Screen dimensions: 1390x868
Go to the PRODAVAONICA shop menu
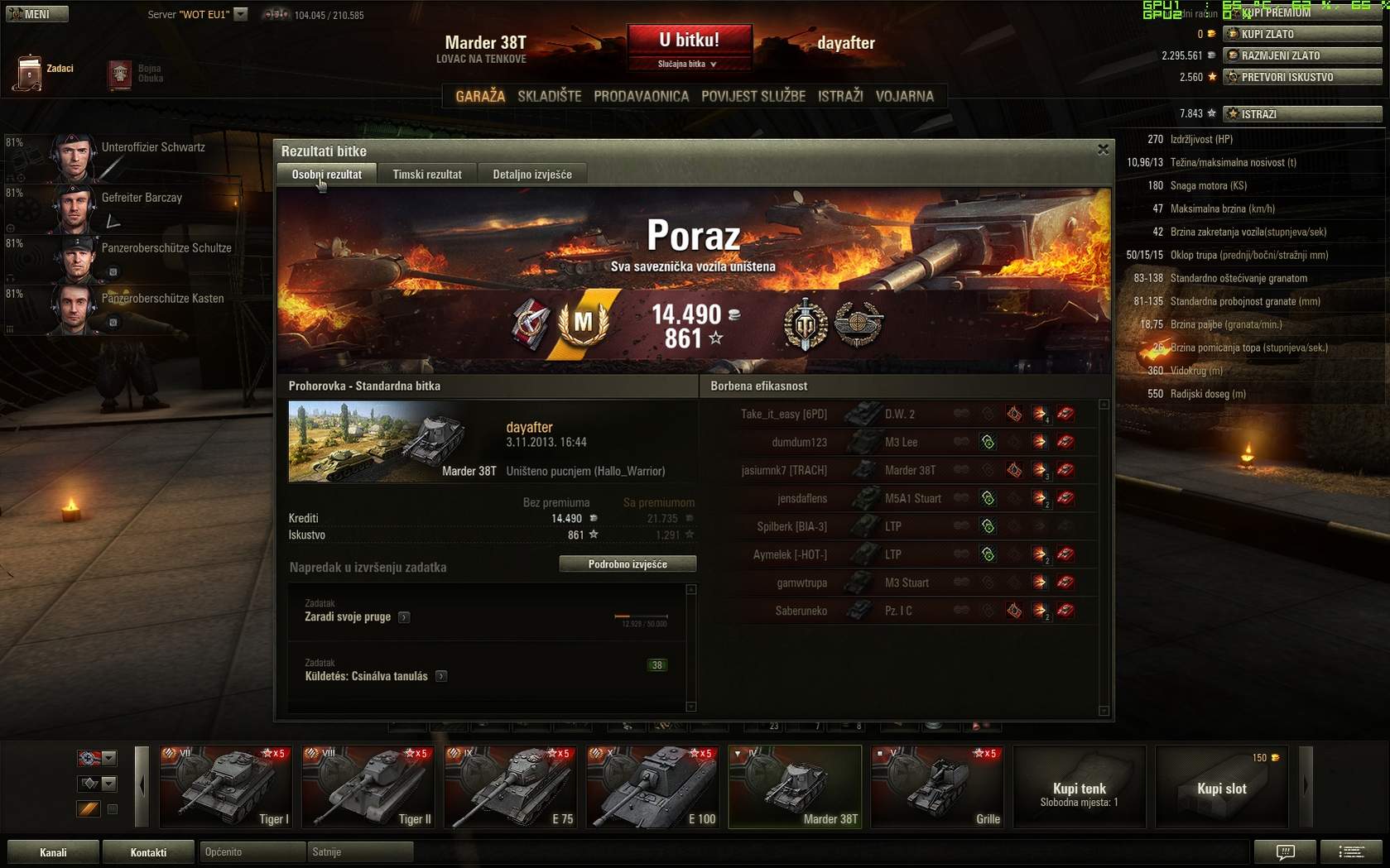pos(641,96)
